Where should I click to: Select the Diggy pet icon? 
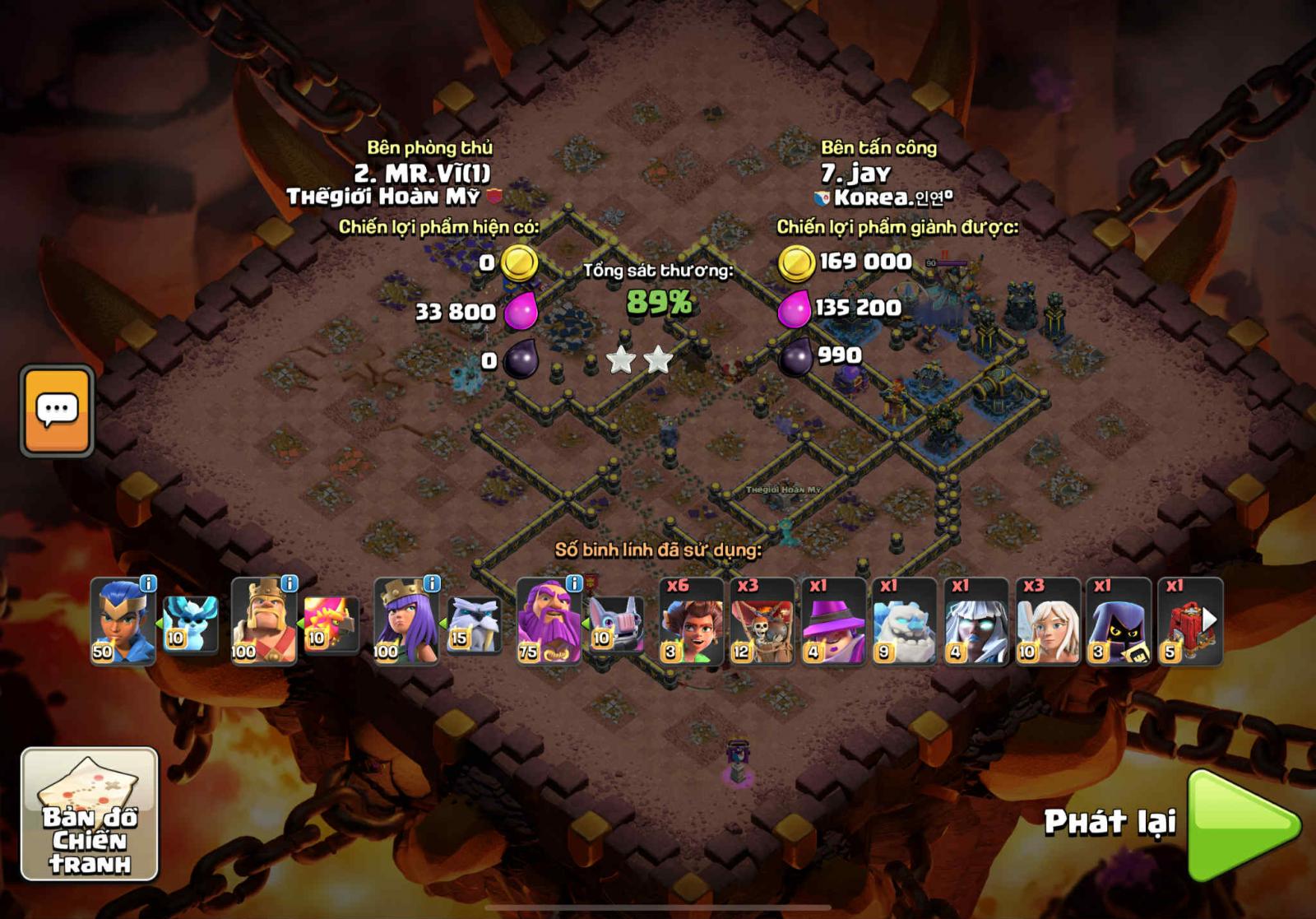coord(617,625)
